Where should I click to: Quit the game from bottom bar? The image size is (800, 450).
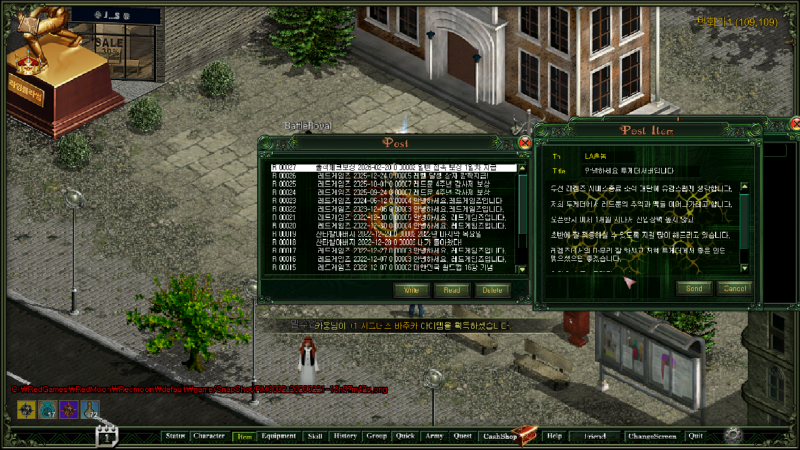pyautogui.click(x=695, y=436)
